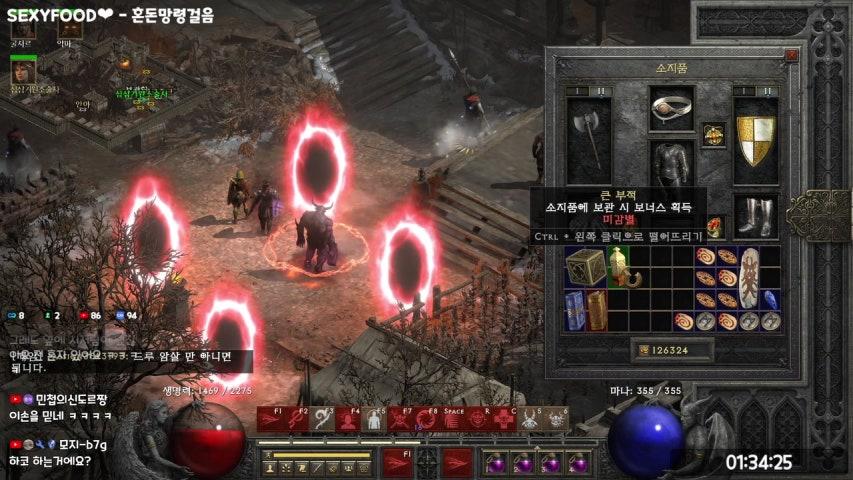Select the first purple potion belt slot
This screenshot has width=853, height=480.
pos(496,463)
